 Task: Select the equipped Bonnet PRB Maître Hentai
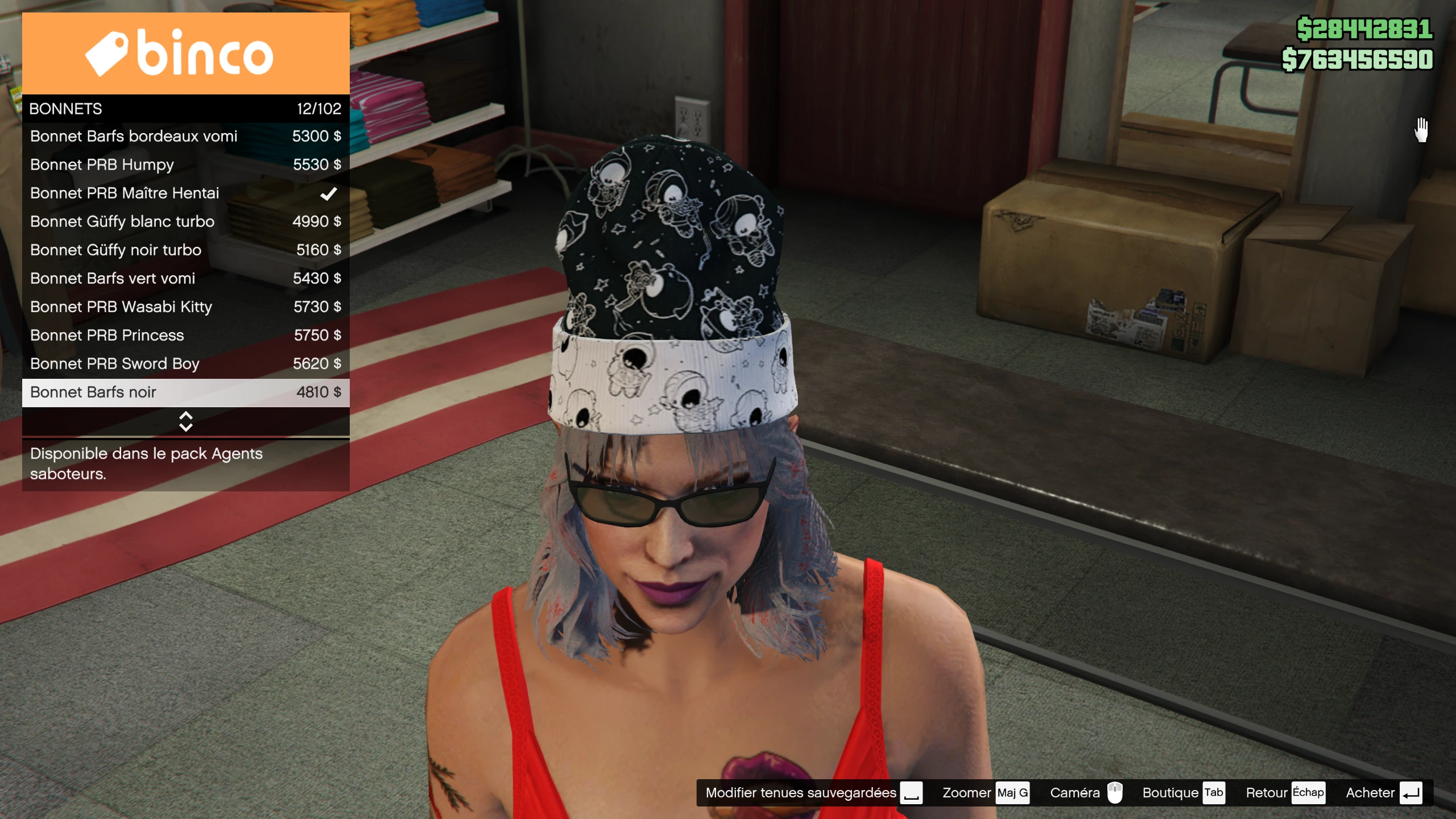click(x=185, y=193)
